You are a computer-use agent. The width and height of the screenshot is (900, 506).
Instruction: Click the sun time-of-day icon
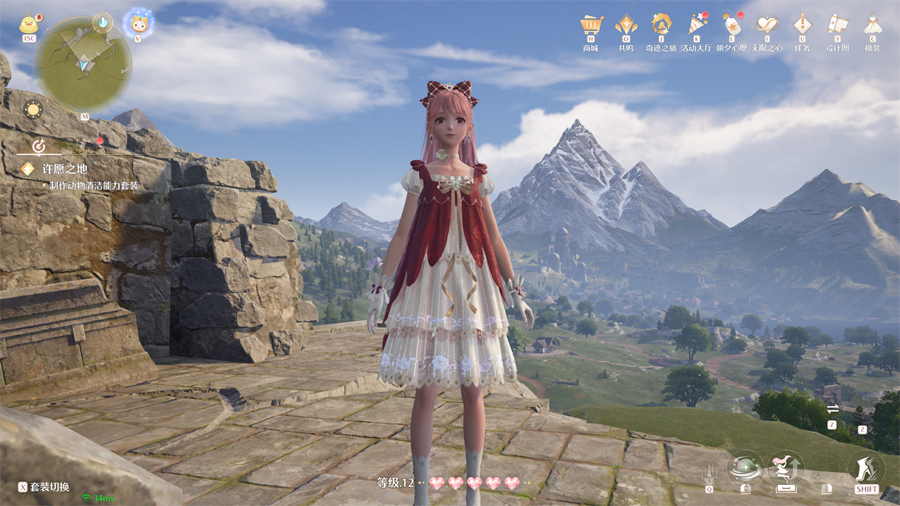pos(33,109)
